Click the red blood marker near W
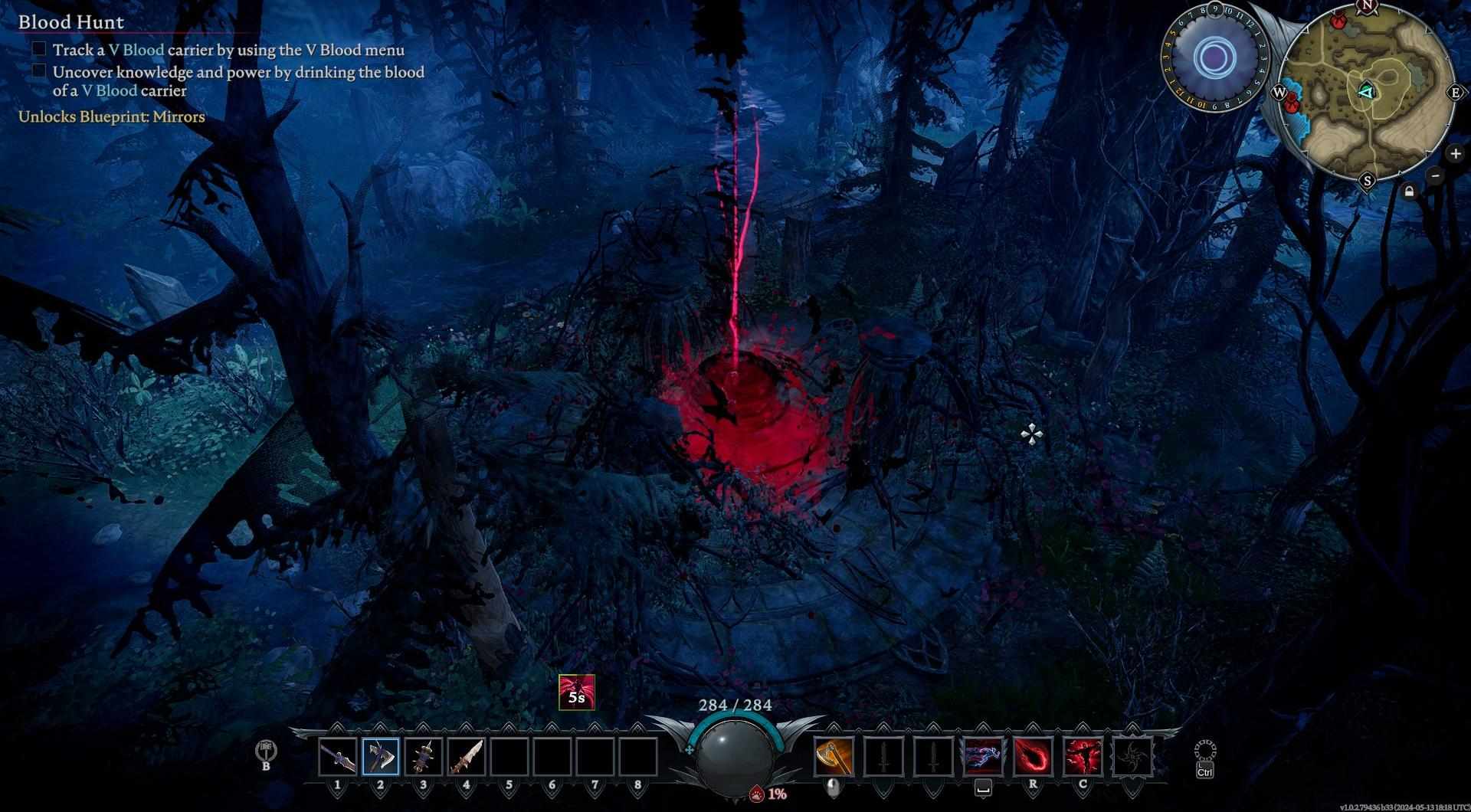1471x812 pixels. coord(1293,102)
